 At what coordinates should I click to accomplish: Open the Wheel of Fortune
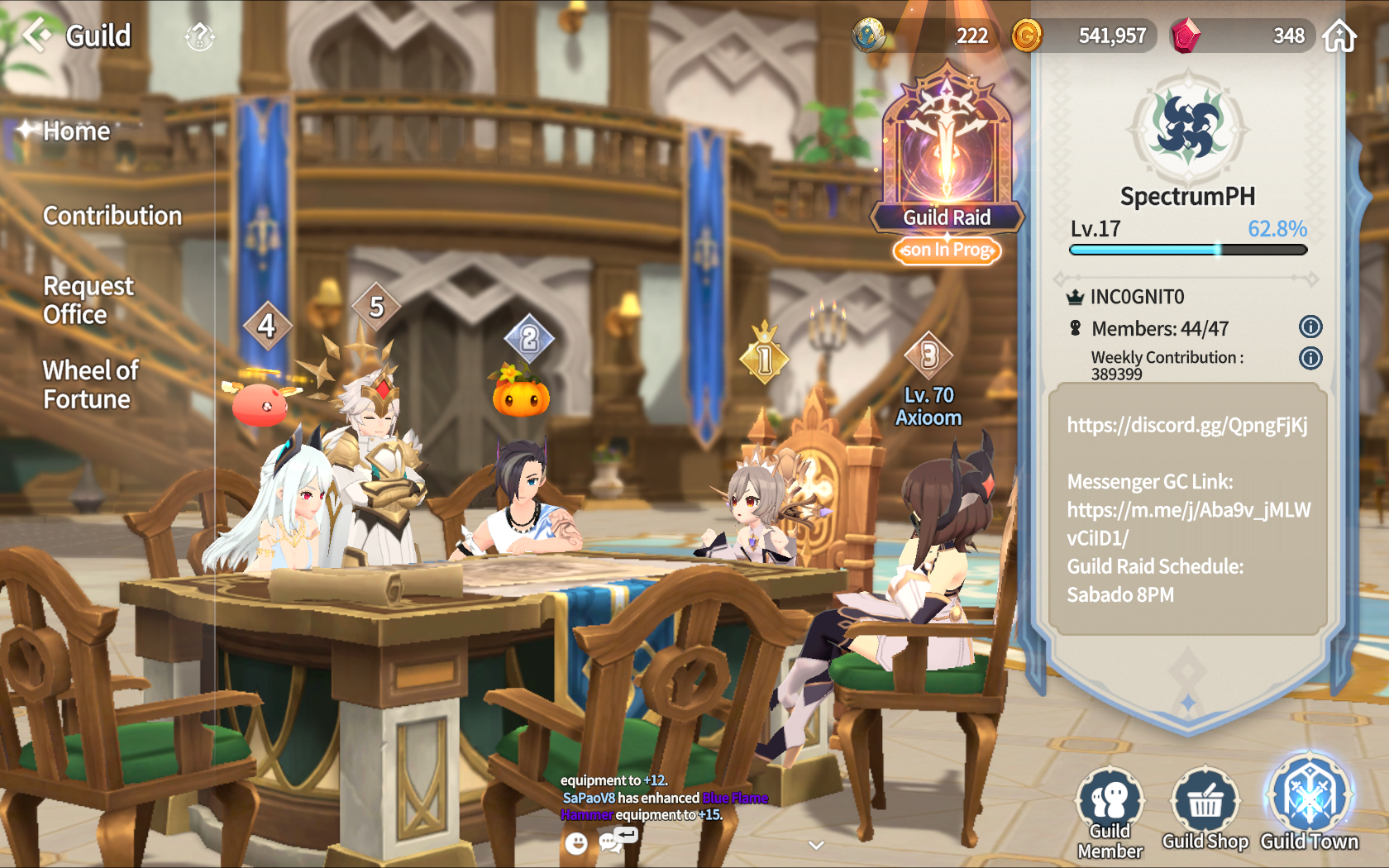pyautogui.click(x=90, y=384)
